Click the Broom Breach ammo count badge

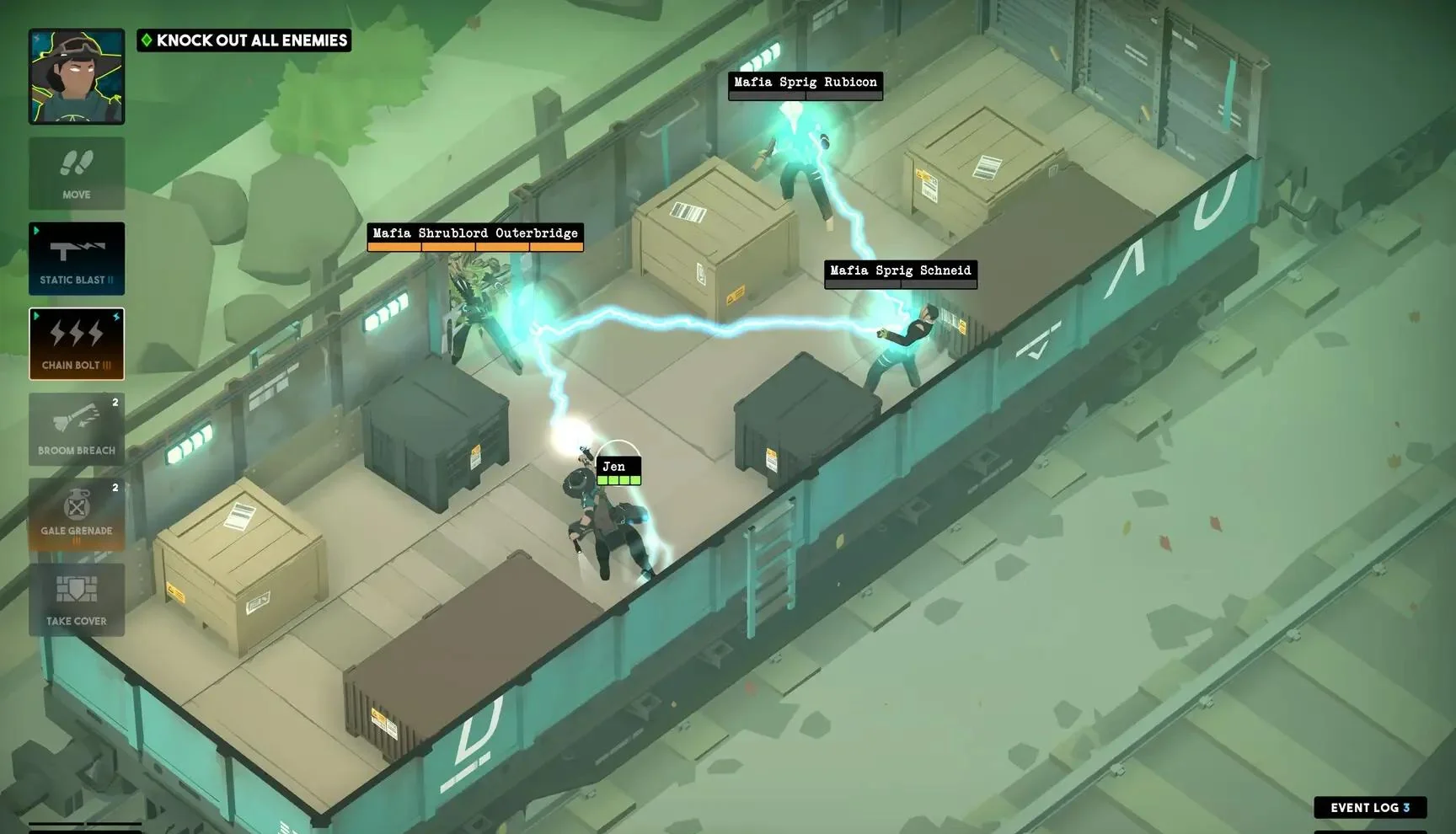(115, 402)
